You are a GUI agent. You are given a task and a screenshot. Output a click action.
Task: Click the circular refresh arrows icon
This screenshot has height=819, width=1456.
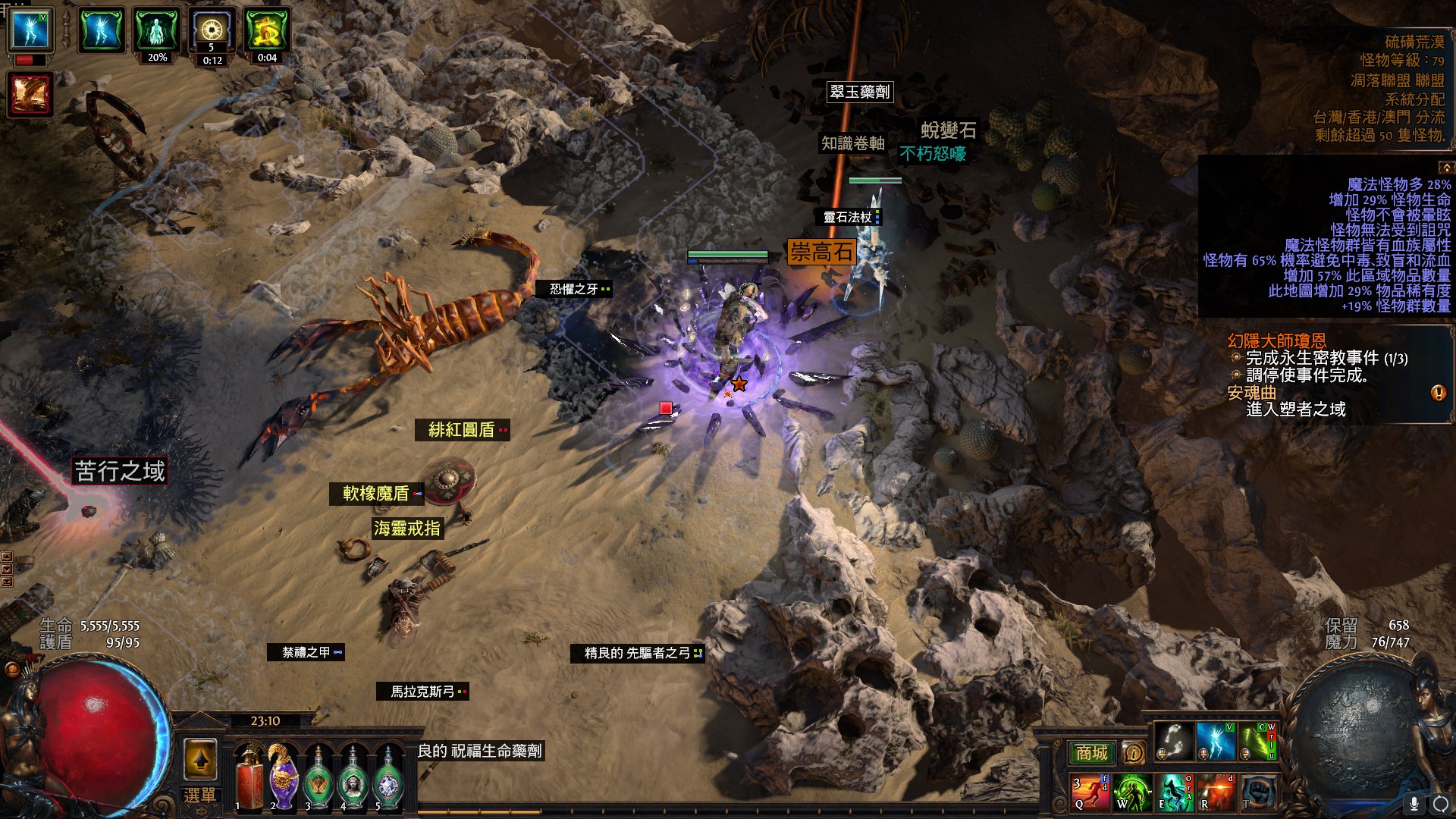(x=1440, y=803)
